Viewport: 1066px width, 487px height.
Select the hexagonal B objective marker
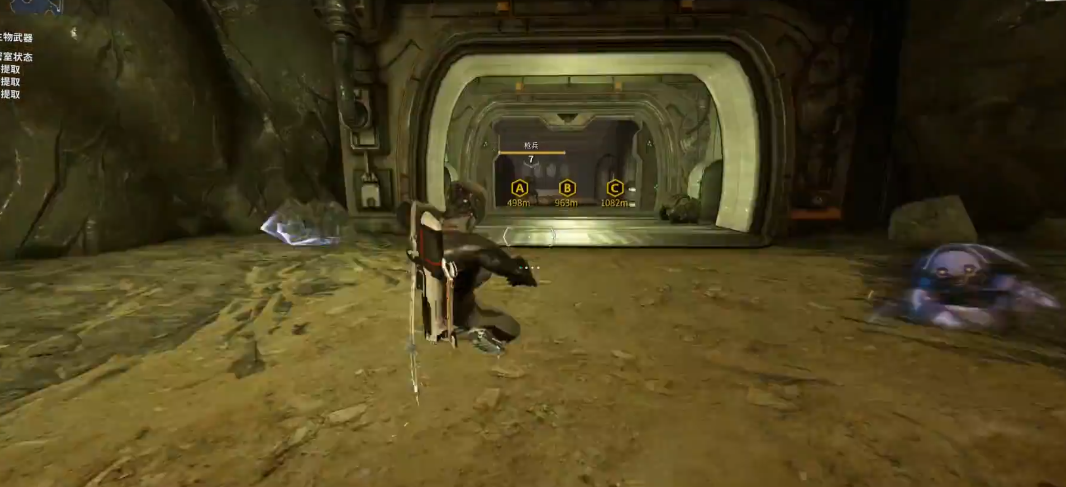coord(567,187)
